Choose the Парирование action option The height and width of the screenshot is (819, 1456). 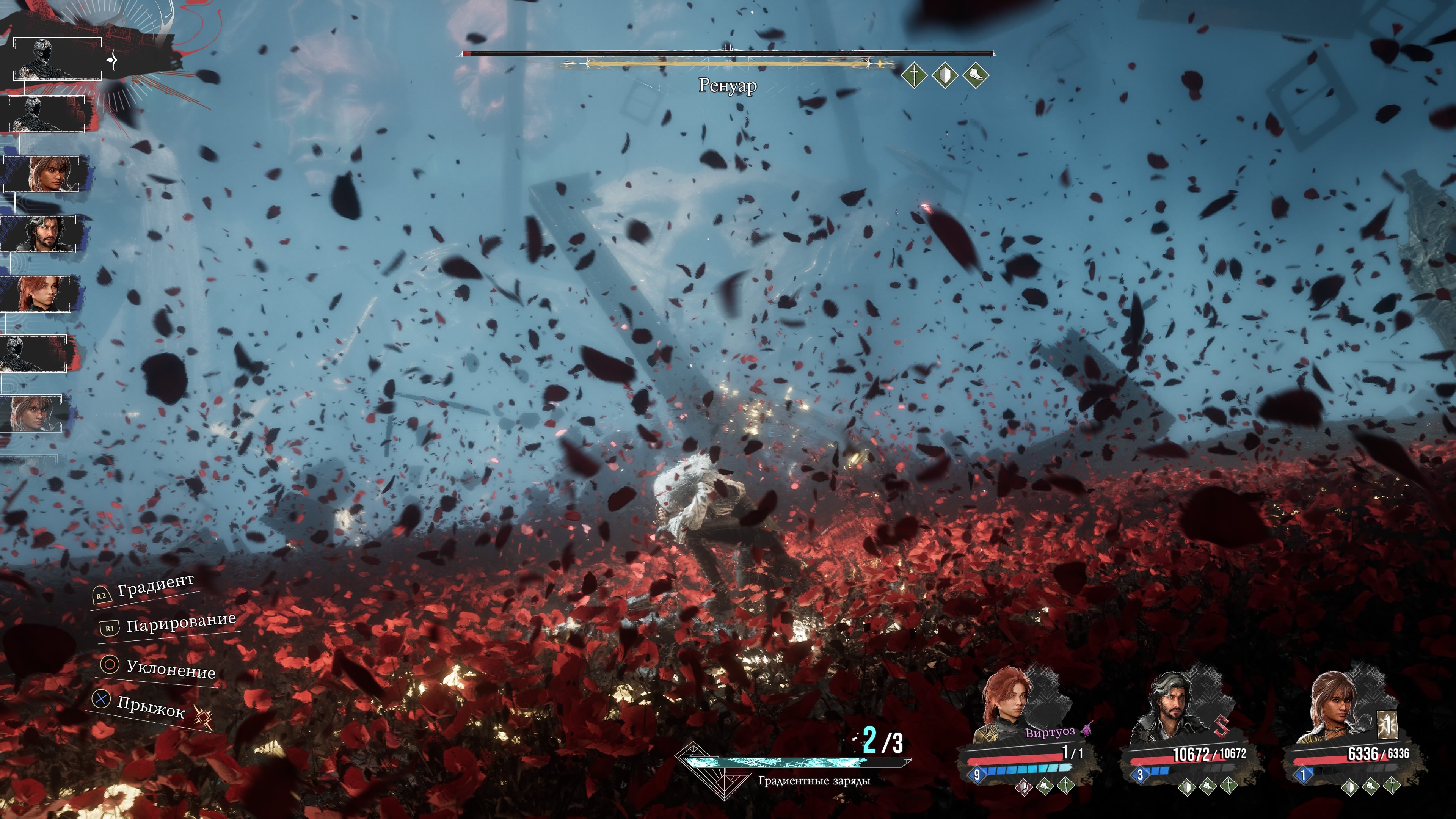180,623
